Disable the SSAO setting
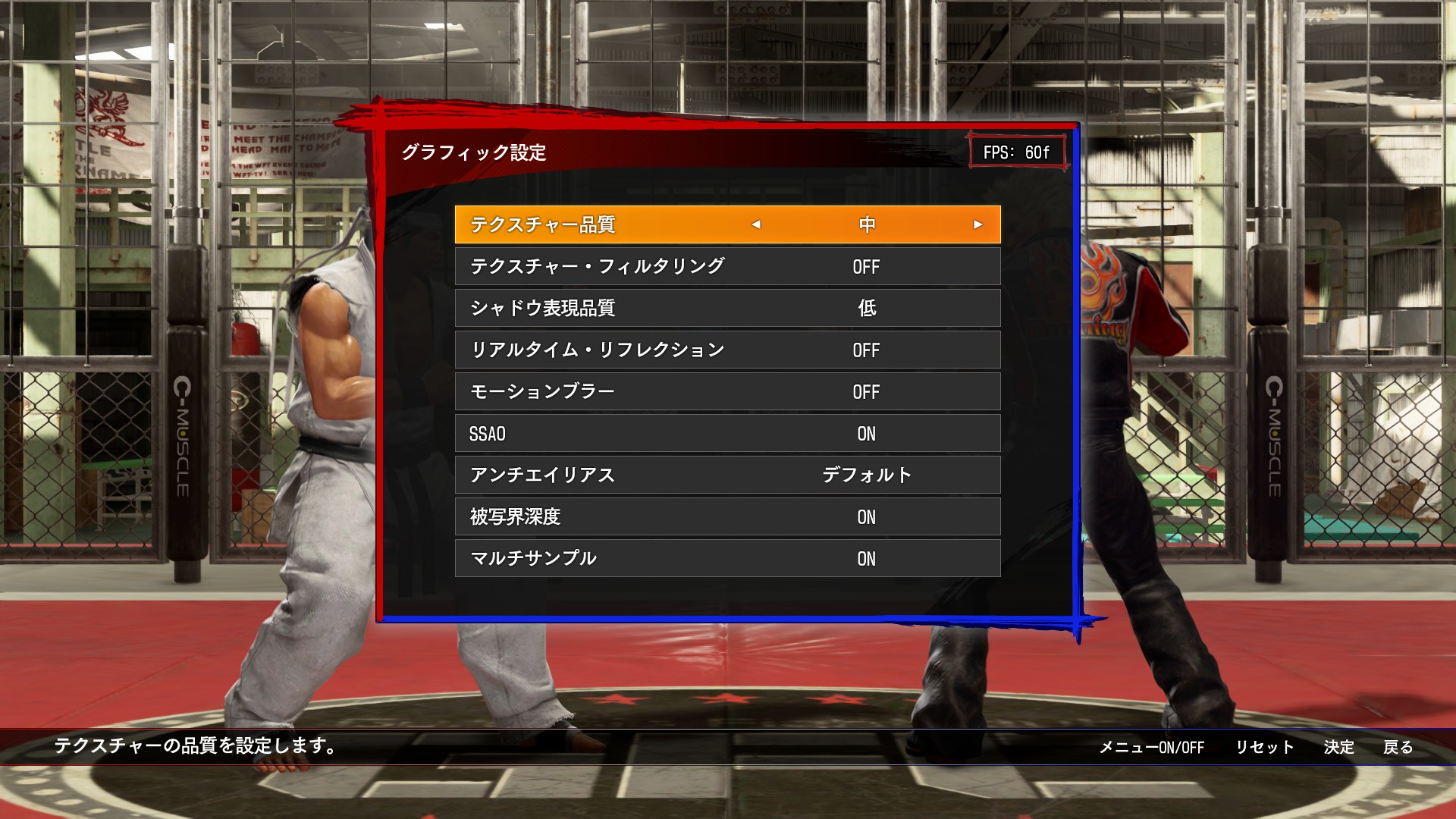The width and height of the screenshot is (1456, 819). click(866, 434)
